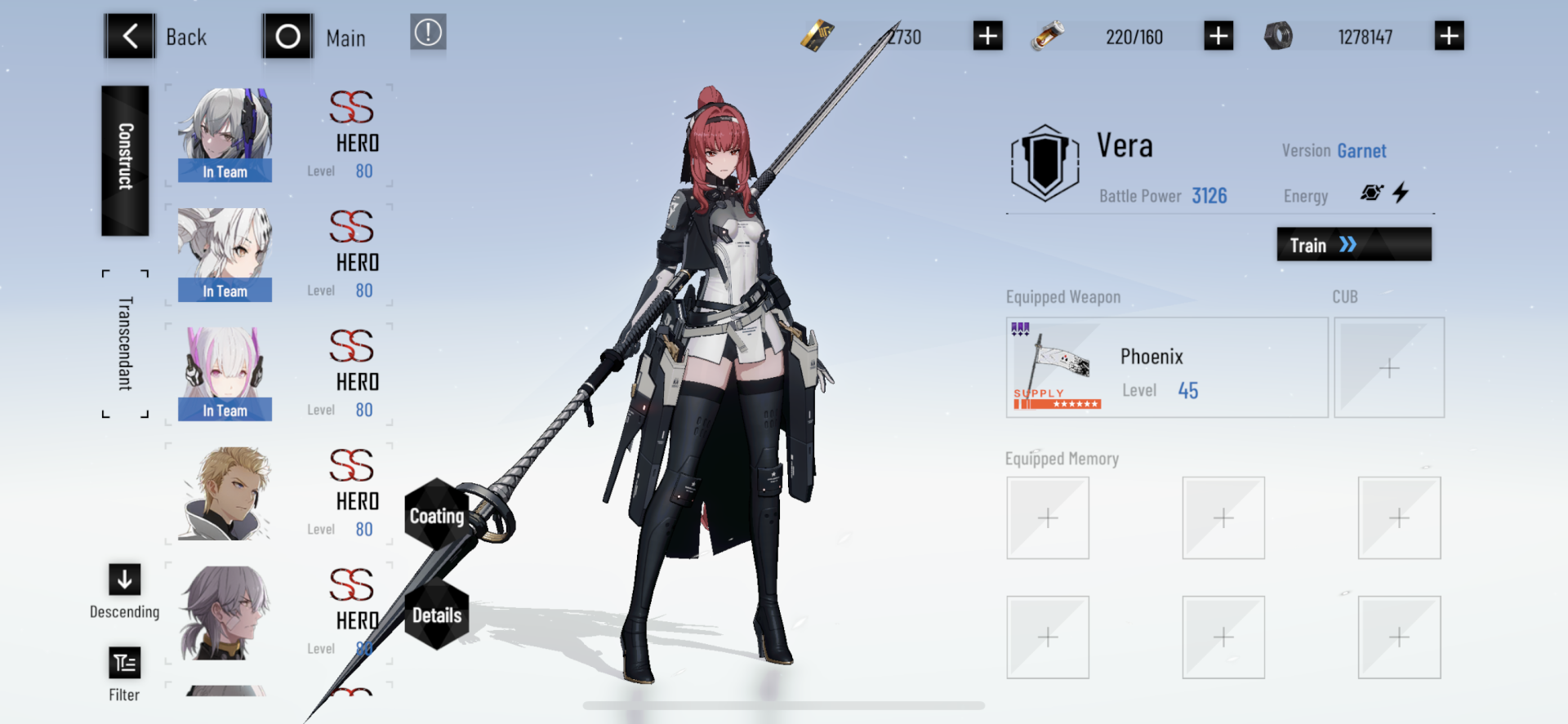The width and height of the screenshot is (1568, 724).
Task: Switch sorting with the arrow toggle above Descending
Action: pos(124,581)
